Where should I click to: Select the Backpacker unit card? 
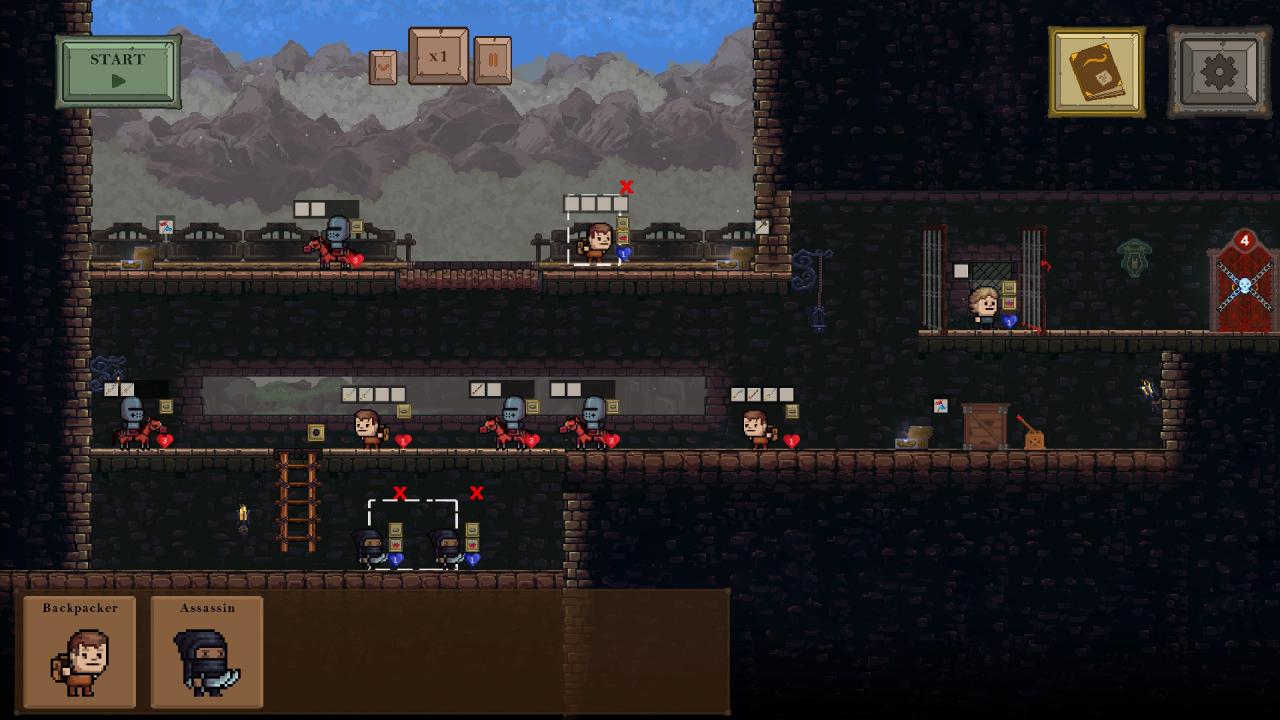click(x=79, y=652)
